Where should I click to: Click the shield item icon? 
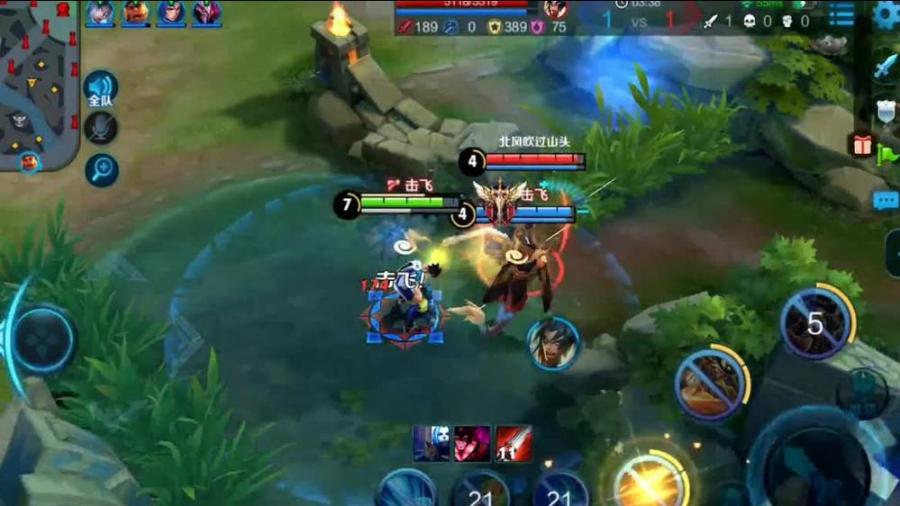pos(885,110)
